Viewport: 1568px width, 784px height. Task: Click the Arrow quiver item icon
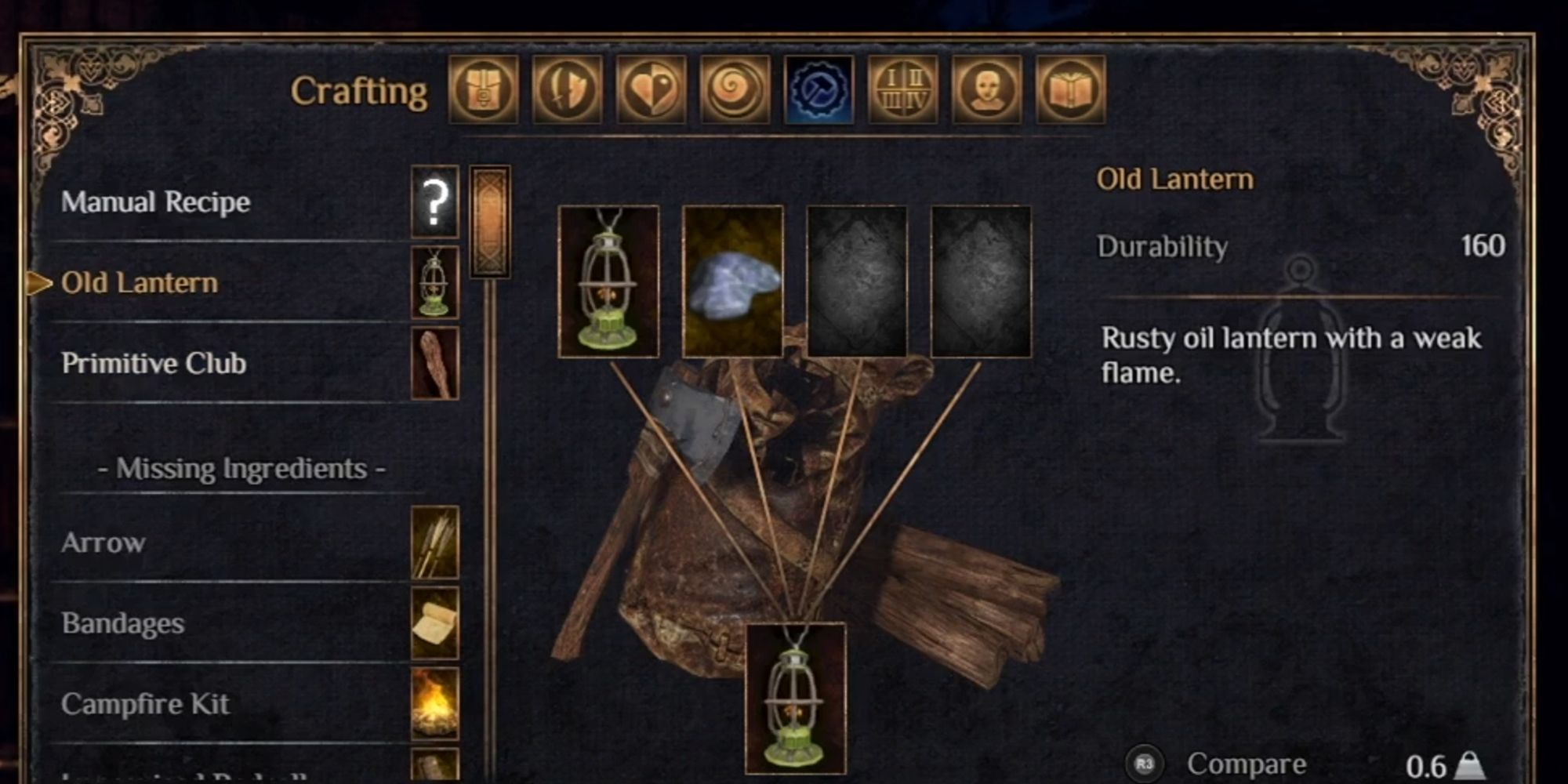(436, 543)
